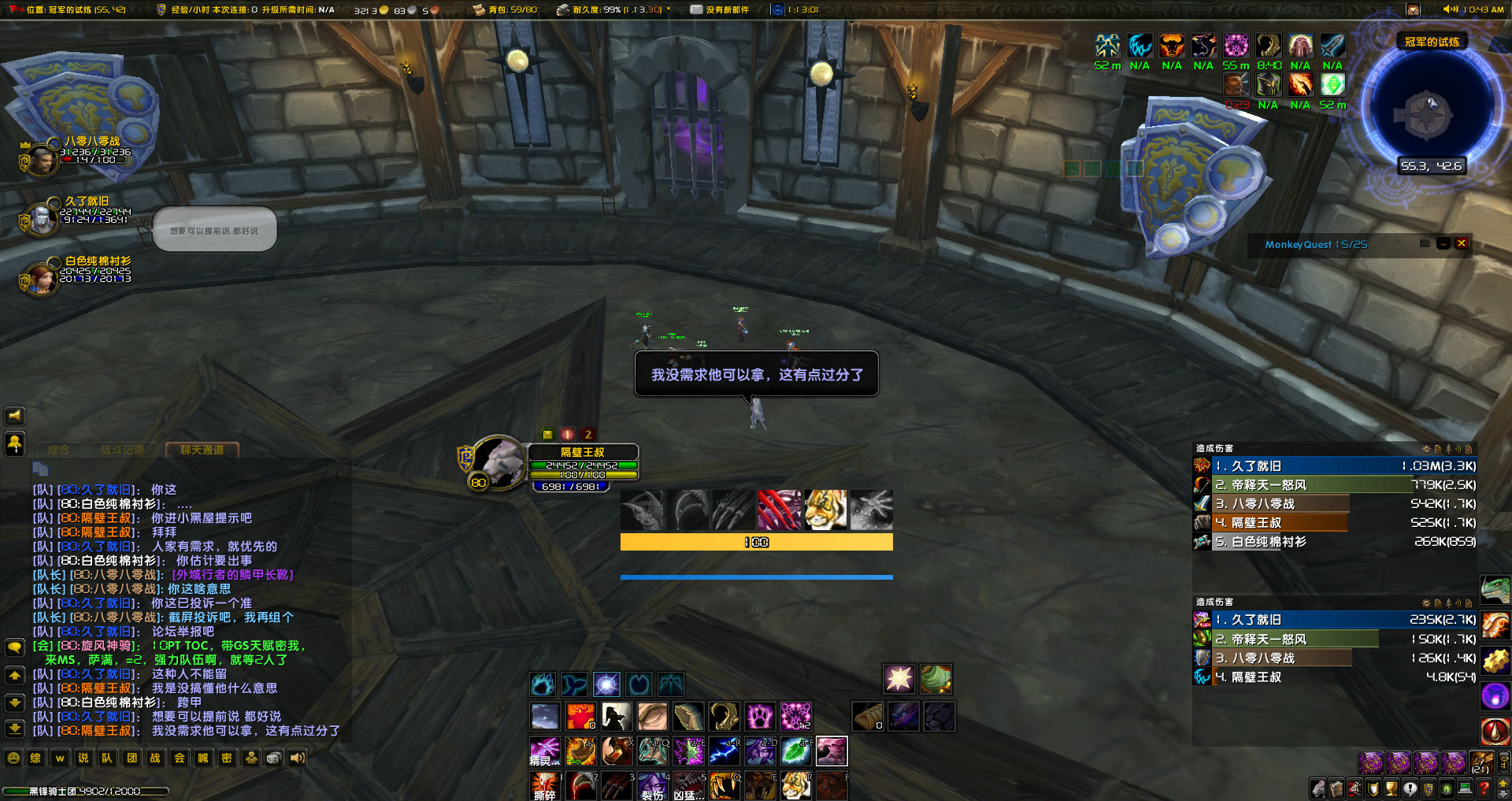Open the chat emote menu smiley icon
The image size is (1512, 801).
14,758
